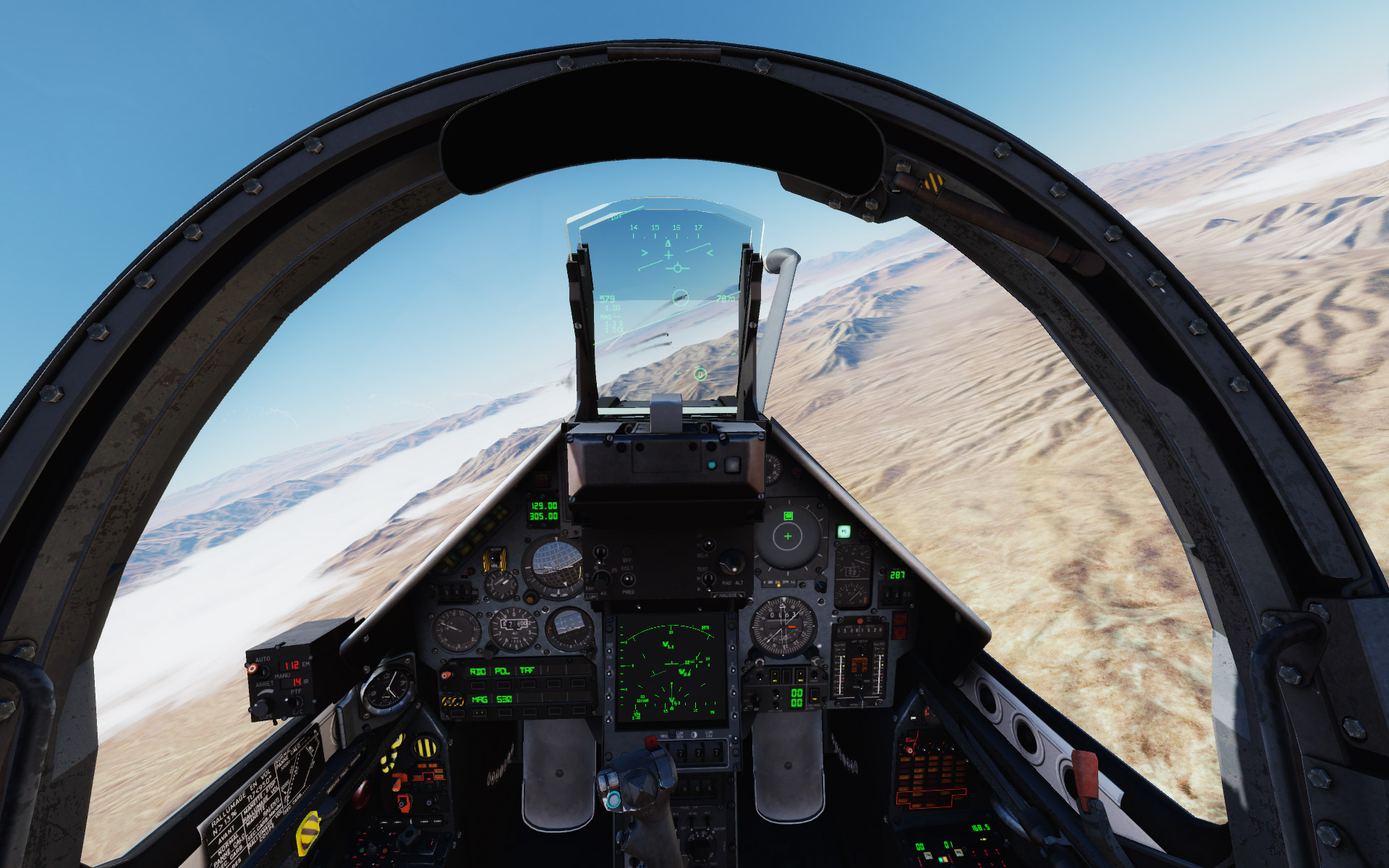Screen dimensions: 1389x868
Task: Click an orange light on the caution panel
Action: click(x=920, y=759)
